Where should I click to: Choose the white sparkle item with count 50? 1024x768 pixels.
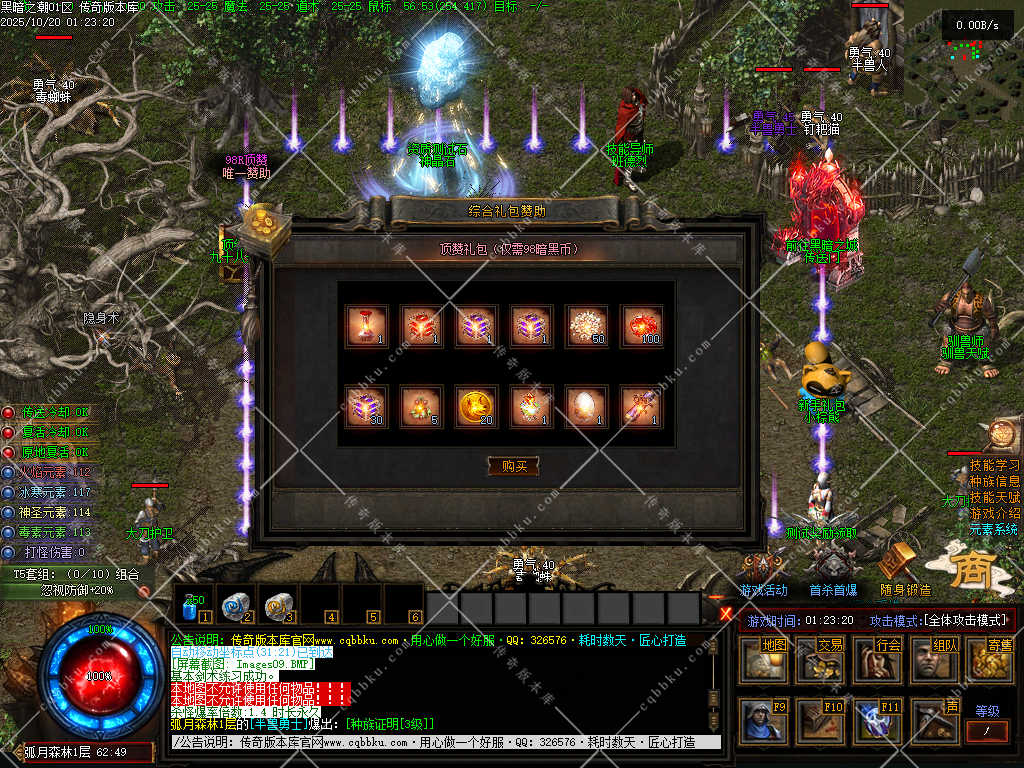pyautogui.click(x=586, y=326)
